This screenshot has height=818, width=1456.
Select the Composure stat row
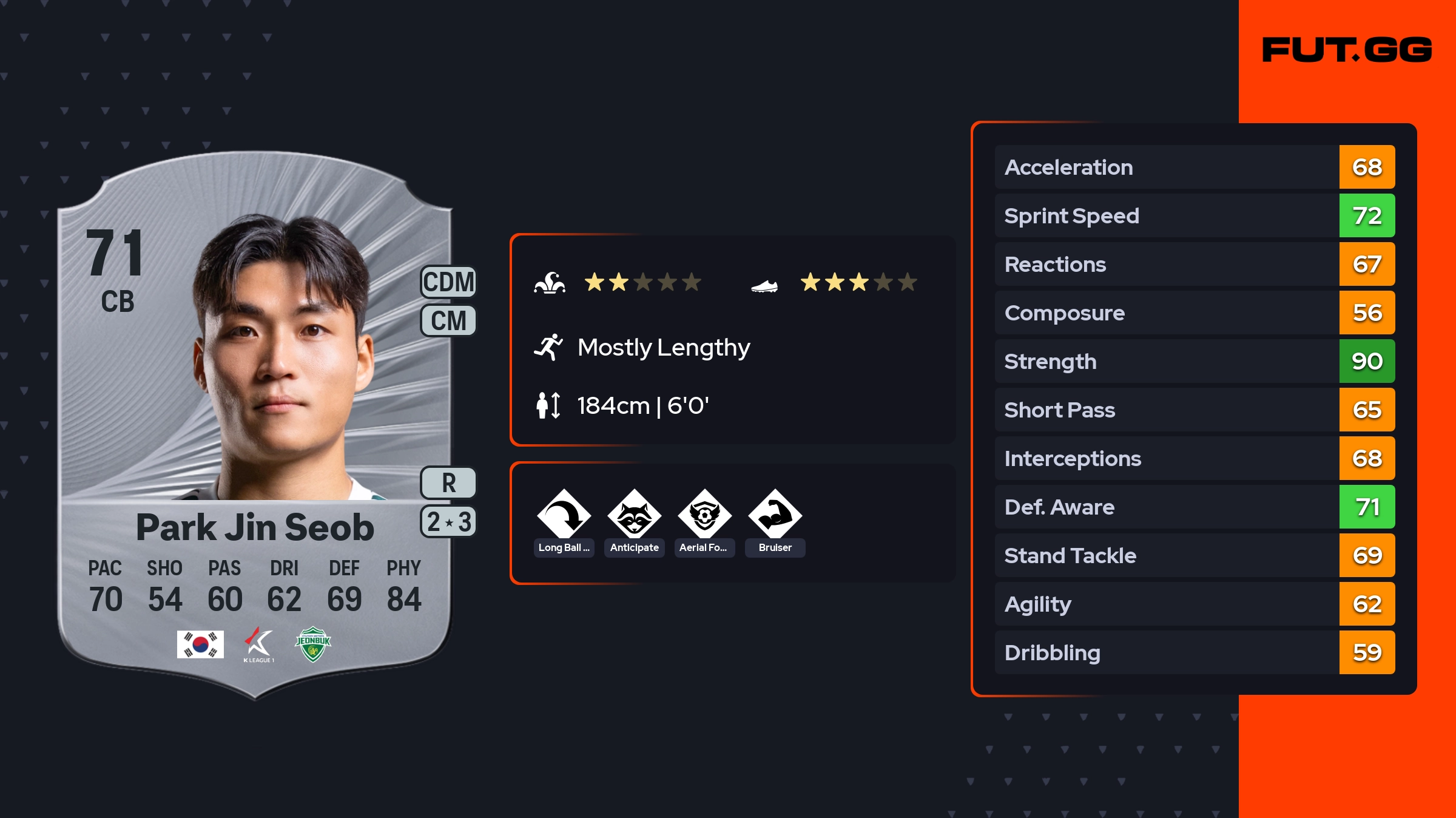pyautogui.click(x=1194, y=313)
